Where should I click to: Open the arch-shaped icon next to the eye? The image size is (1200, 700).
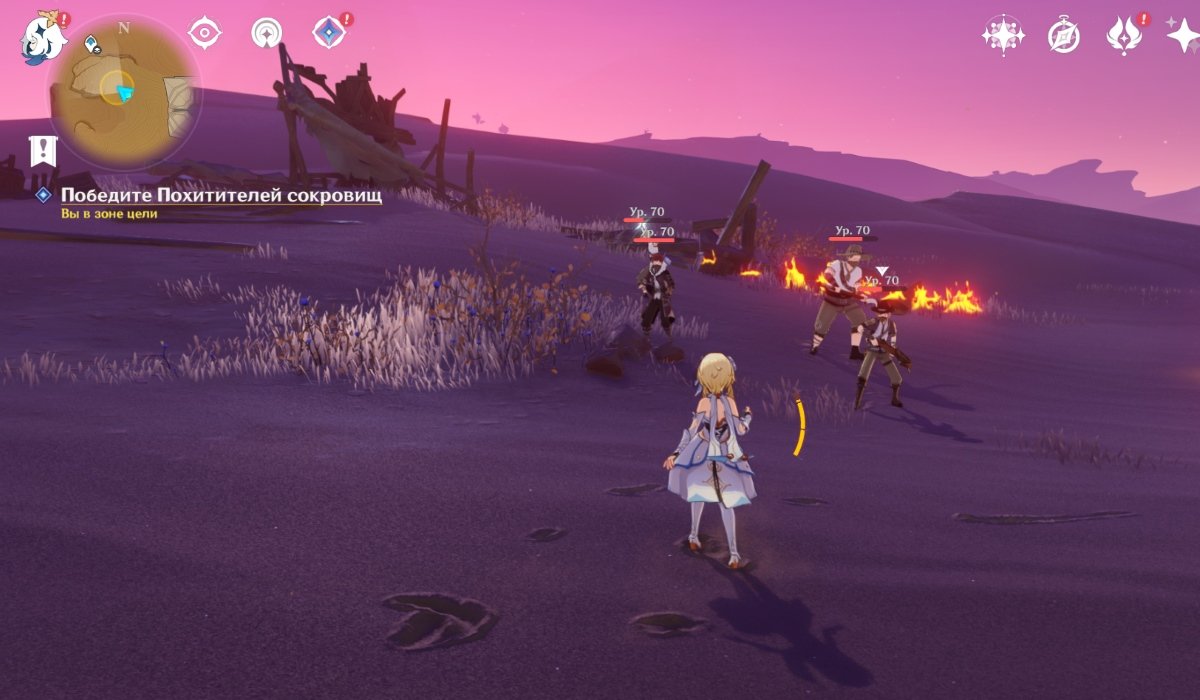click(x=267, y=33)
